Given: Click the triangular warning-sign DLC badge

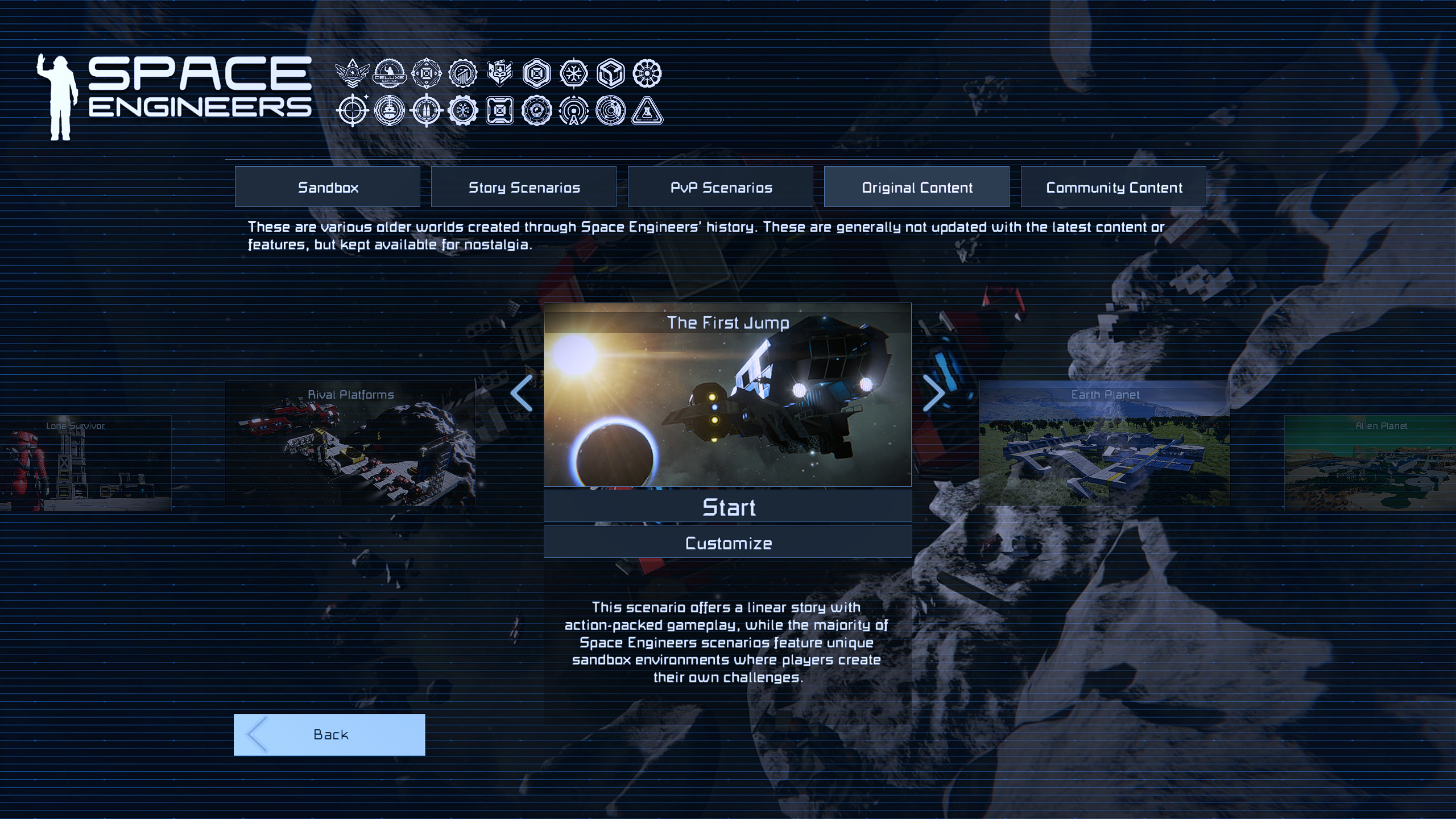Looking at the screenshot, I should tap(647, 110).
